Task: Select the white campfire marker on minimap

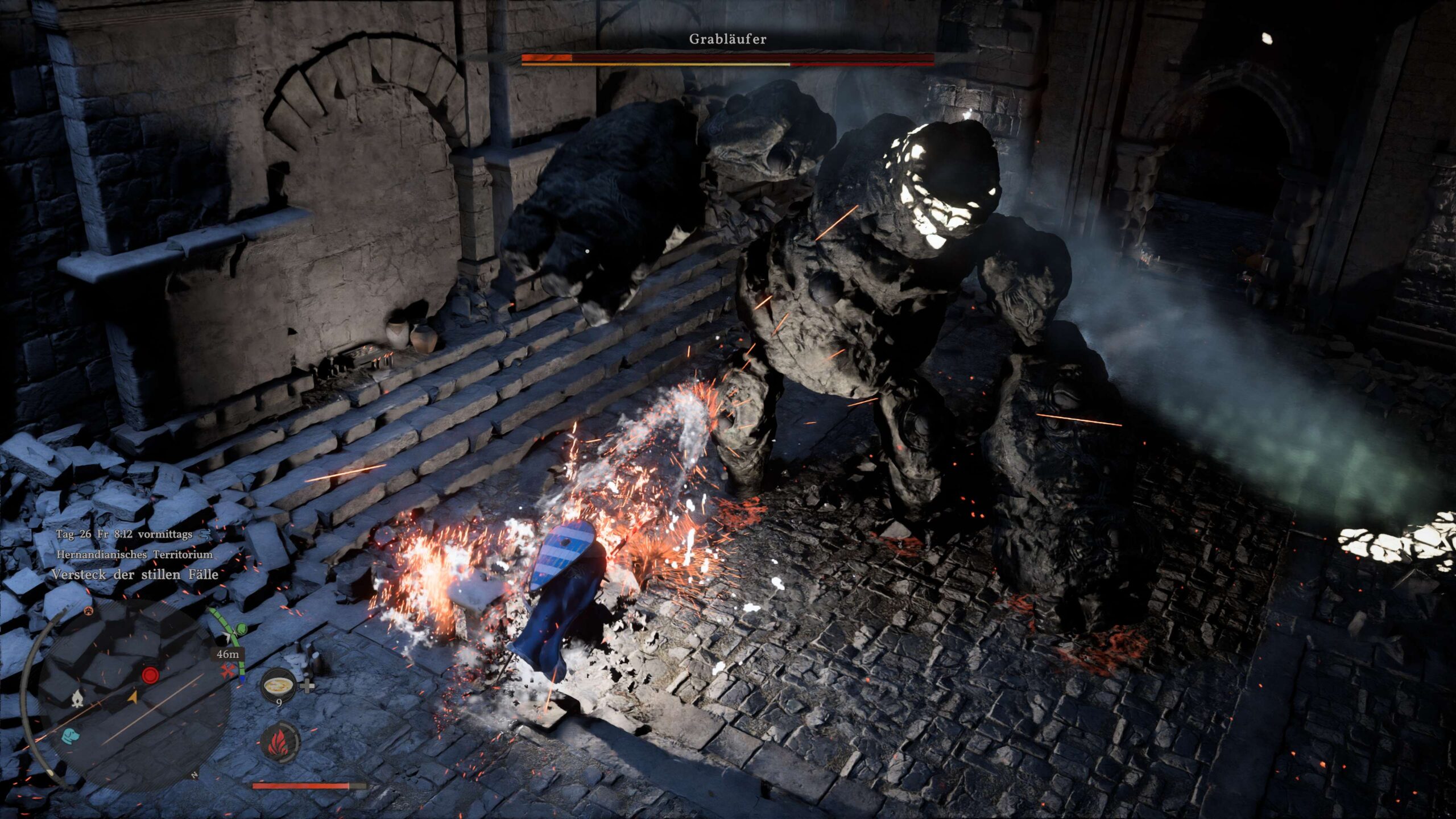Action: 77,700
